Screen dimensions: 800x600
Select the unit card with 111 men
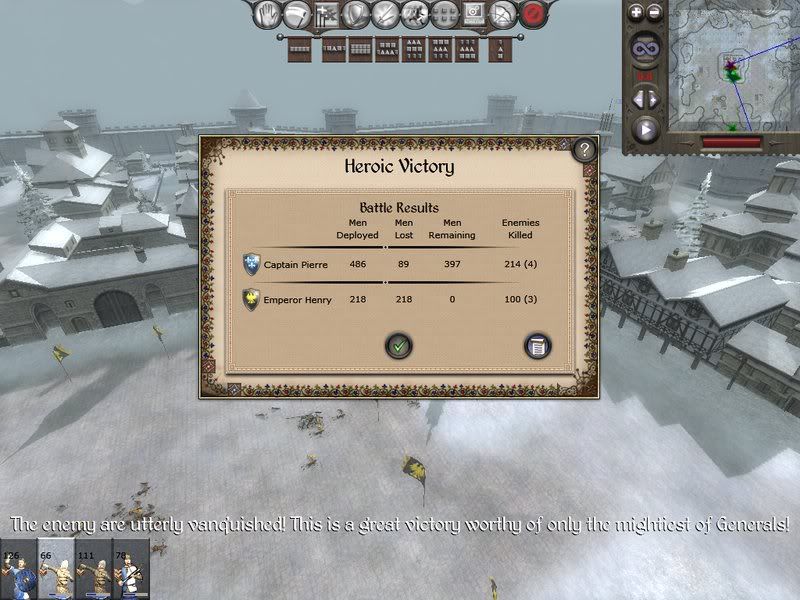[94, 570]
